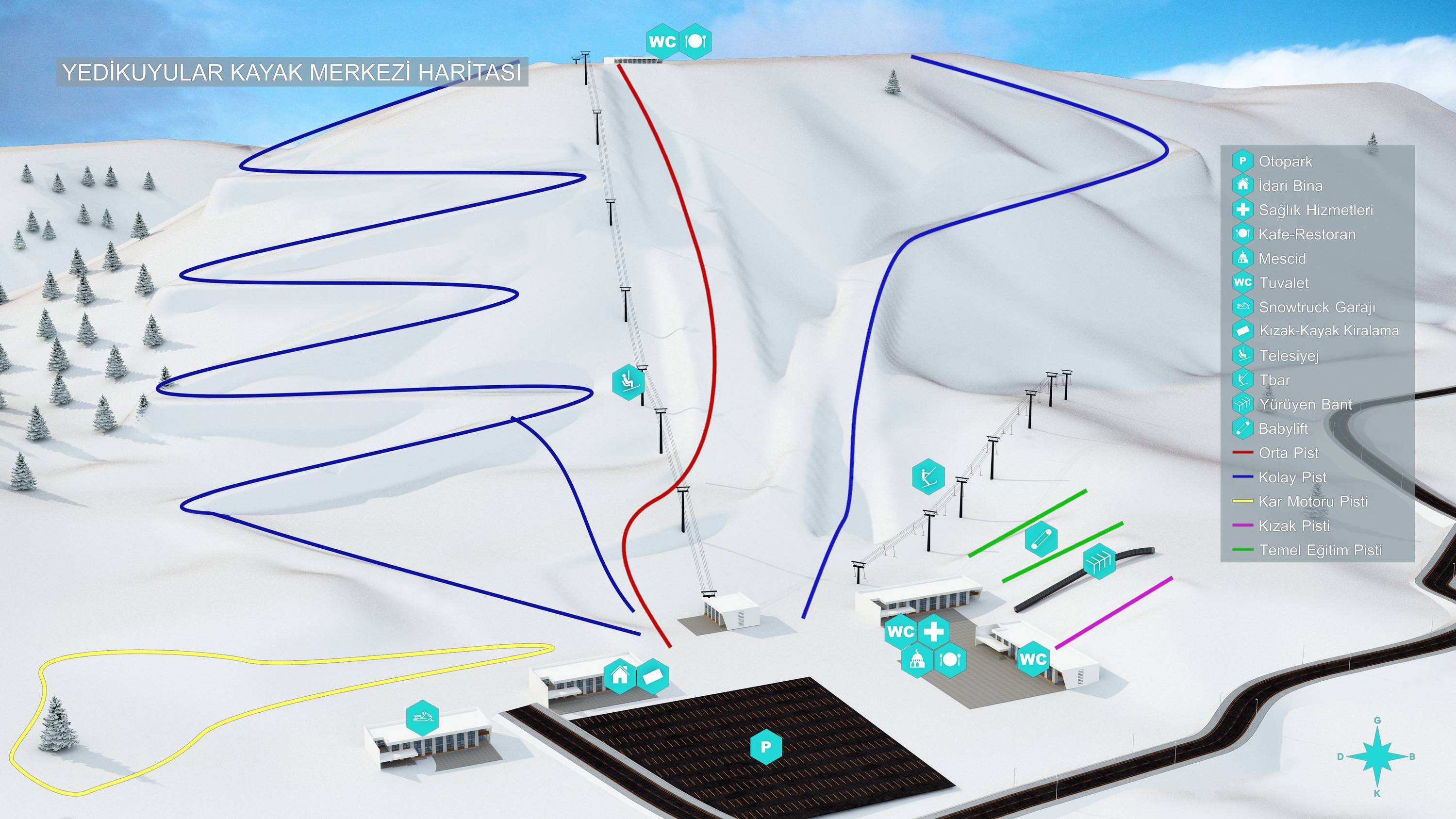Select the red Orta Pist legend entry
Viewport: 1456px width, 819px height.
(1288, 453)
